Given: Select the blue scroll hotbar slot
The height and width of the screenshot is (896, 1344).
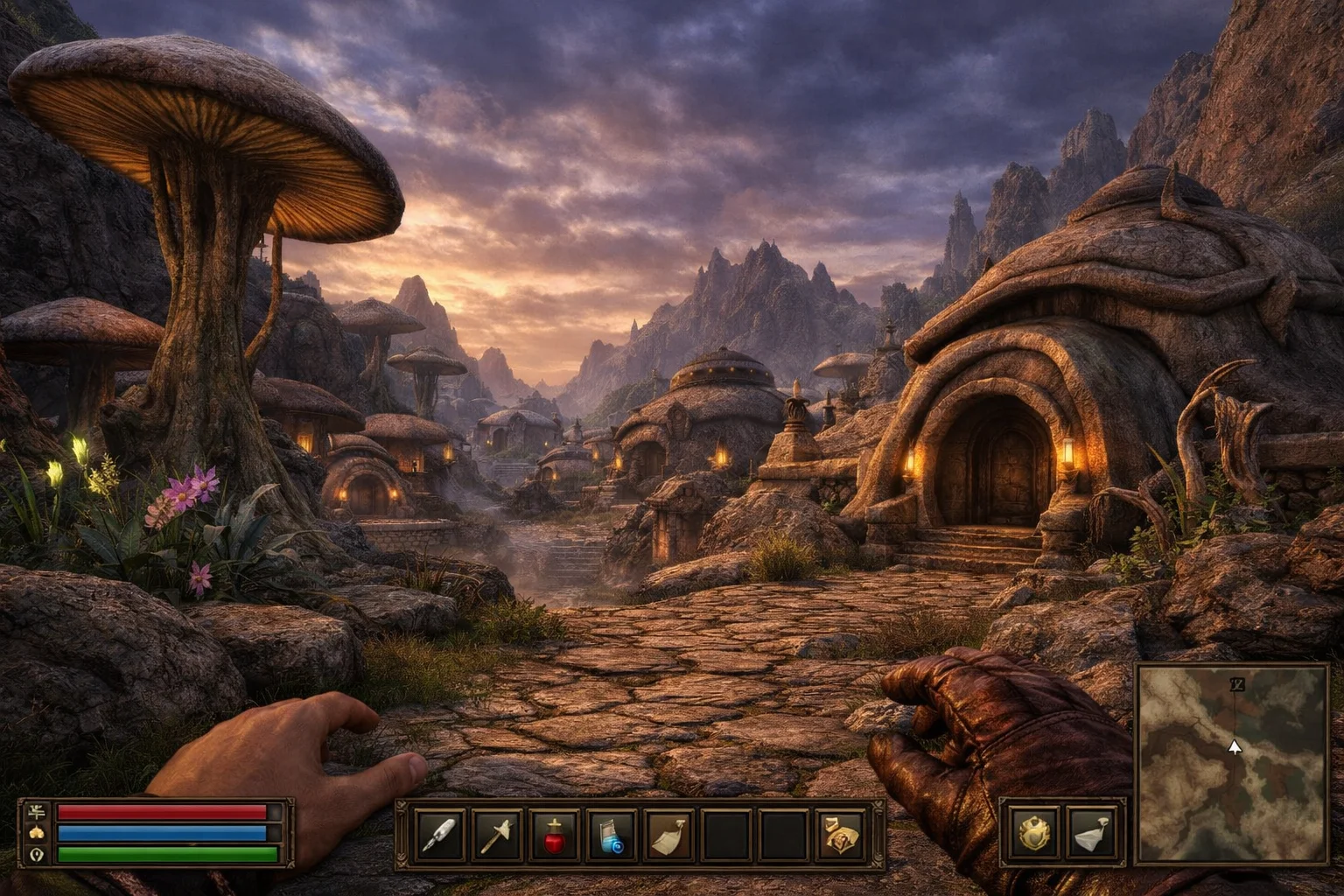Looking at the screenshot, I should [x=612, y=834].
